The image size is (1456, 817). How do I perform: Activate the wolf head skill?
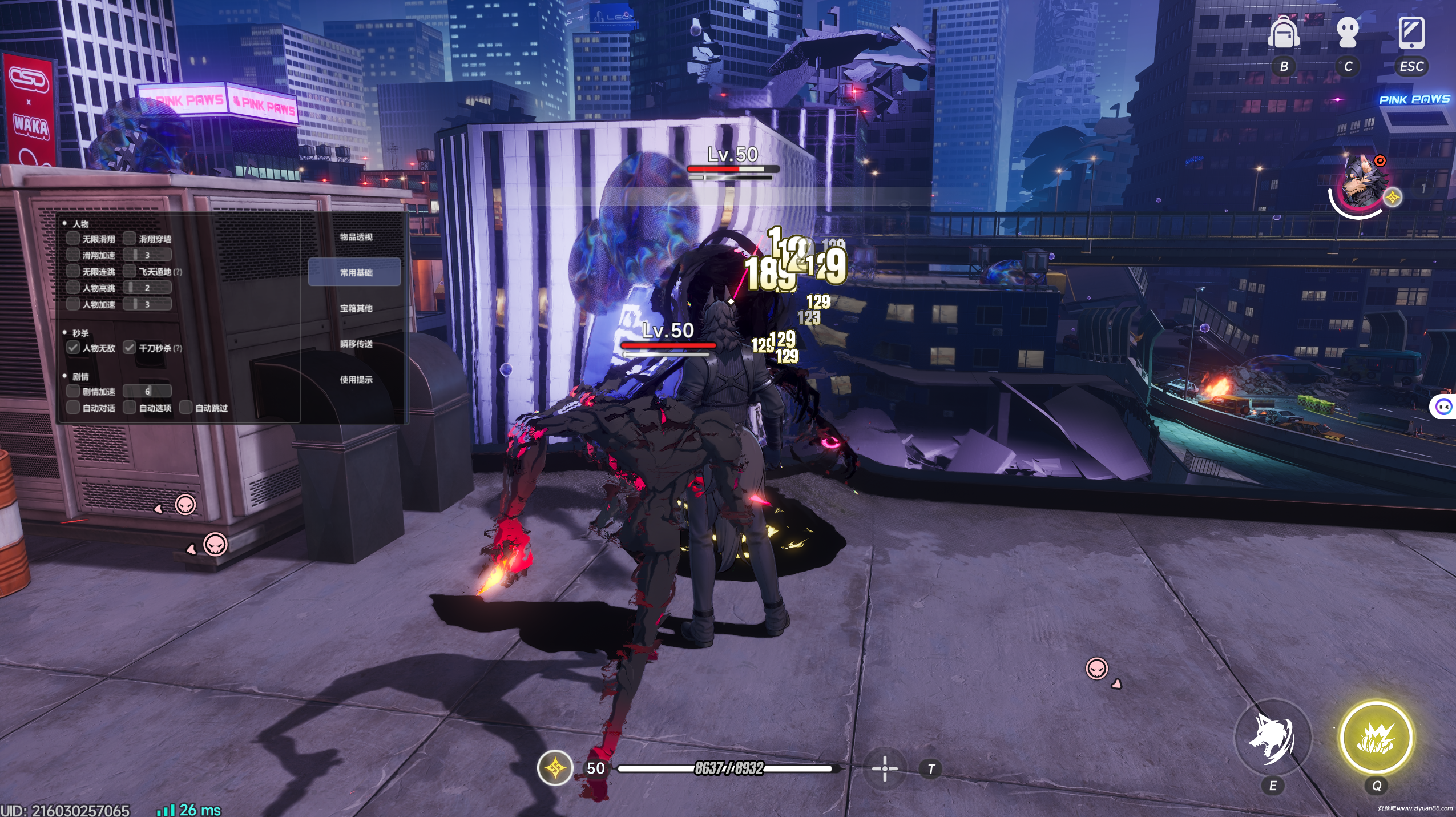[x=1272, y=738]
